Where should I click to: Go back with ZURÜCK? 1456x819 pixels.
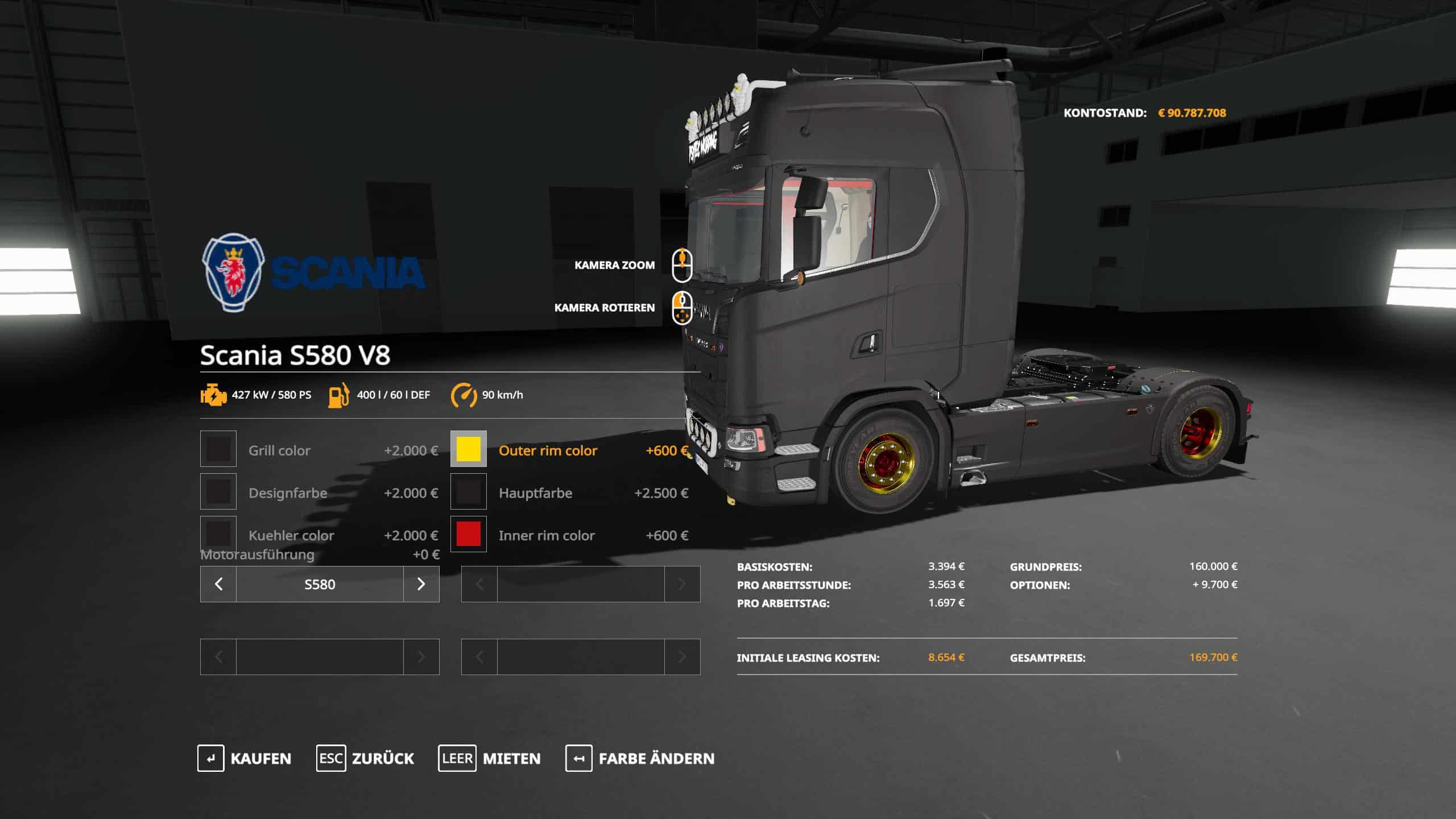coord(365,758)
